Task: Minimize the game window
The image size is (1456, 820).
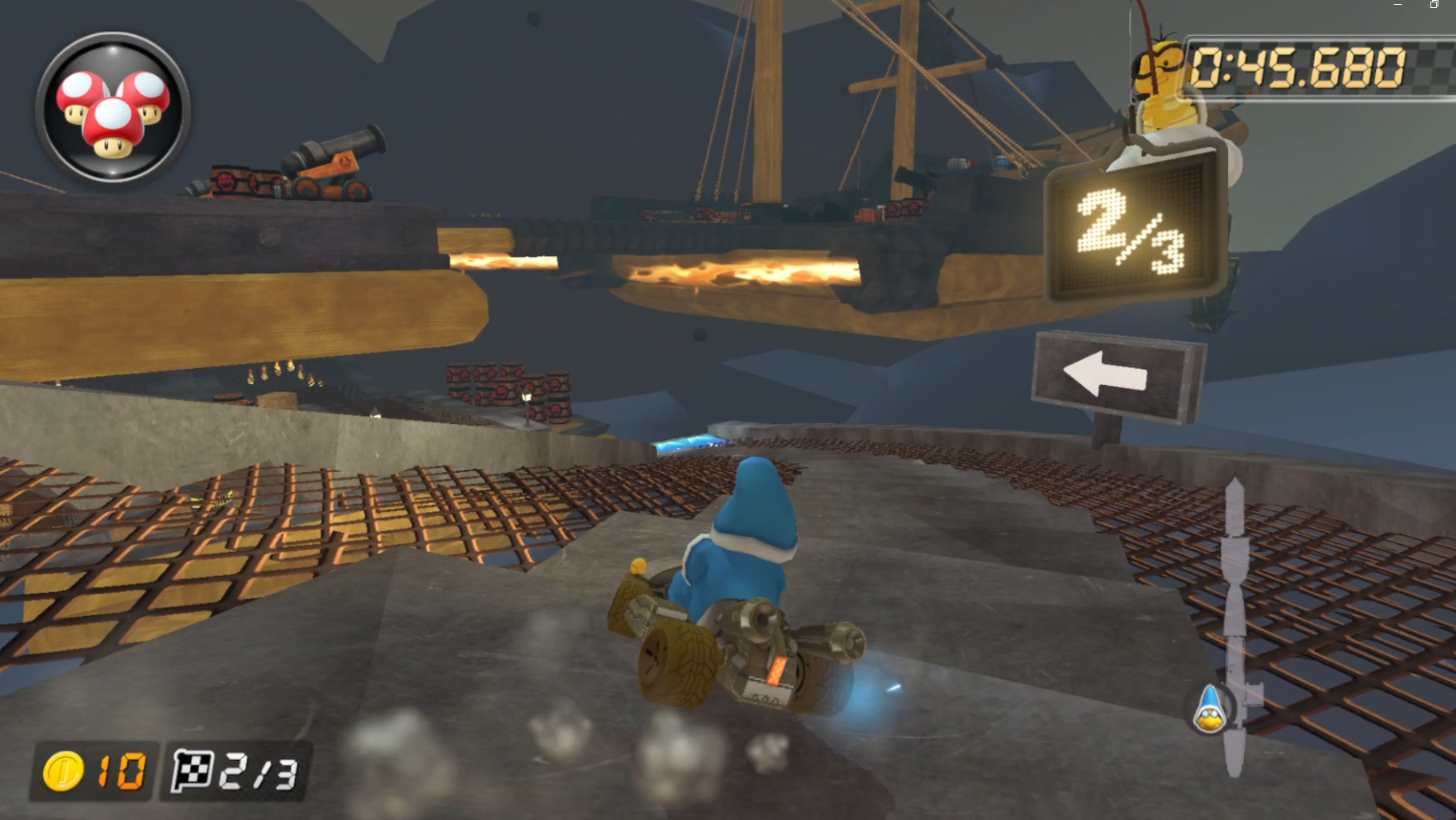Action: click(1398, 5)
